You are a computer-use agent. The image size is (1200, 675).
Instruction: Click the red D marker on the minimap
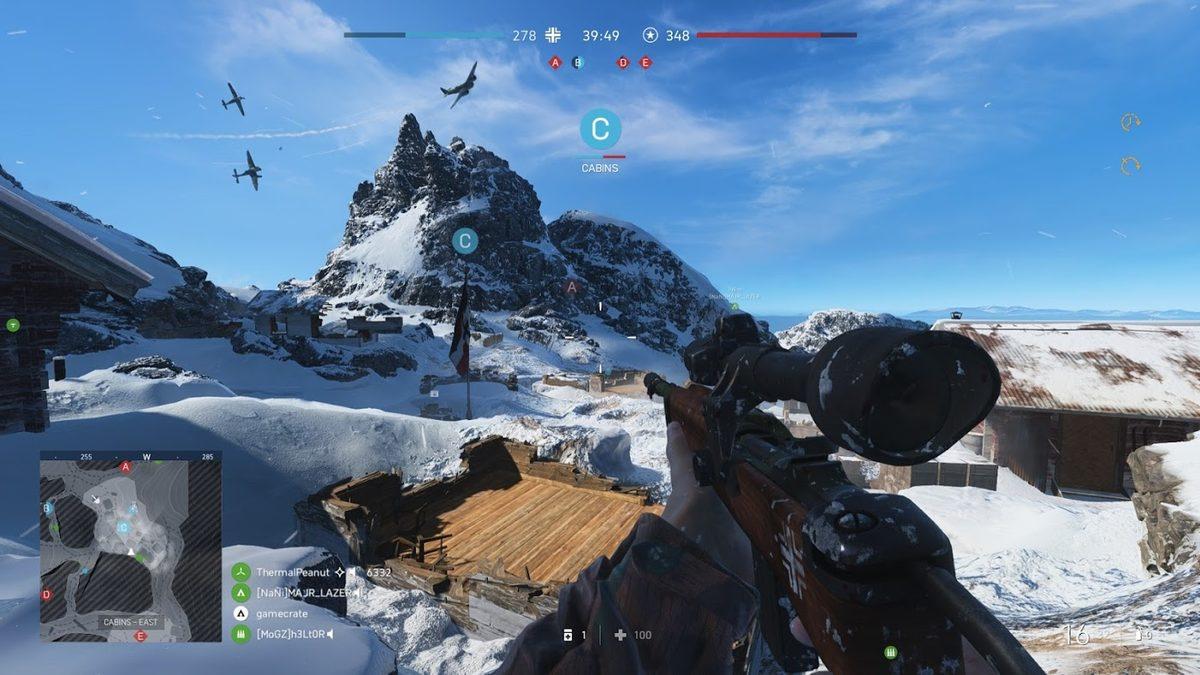(46, 594)
